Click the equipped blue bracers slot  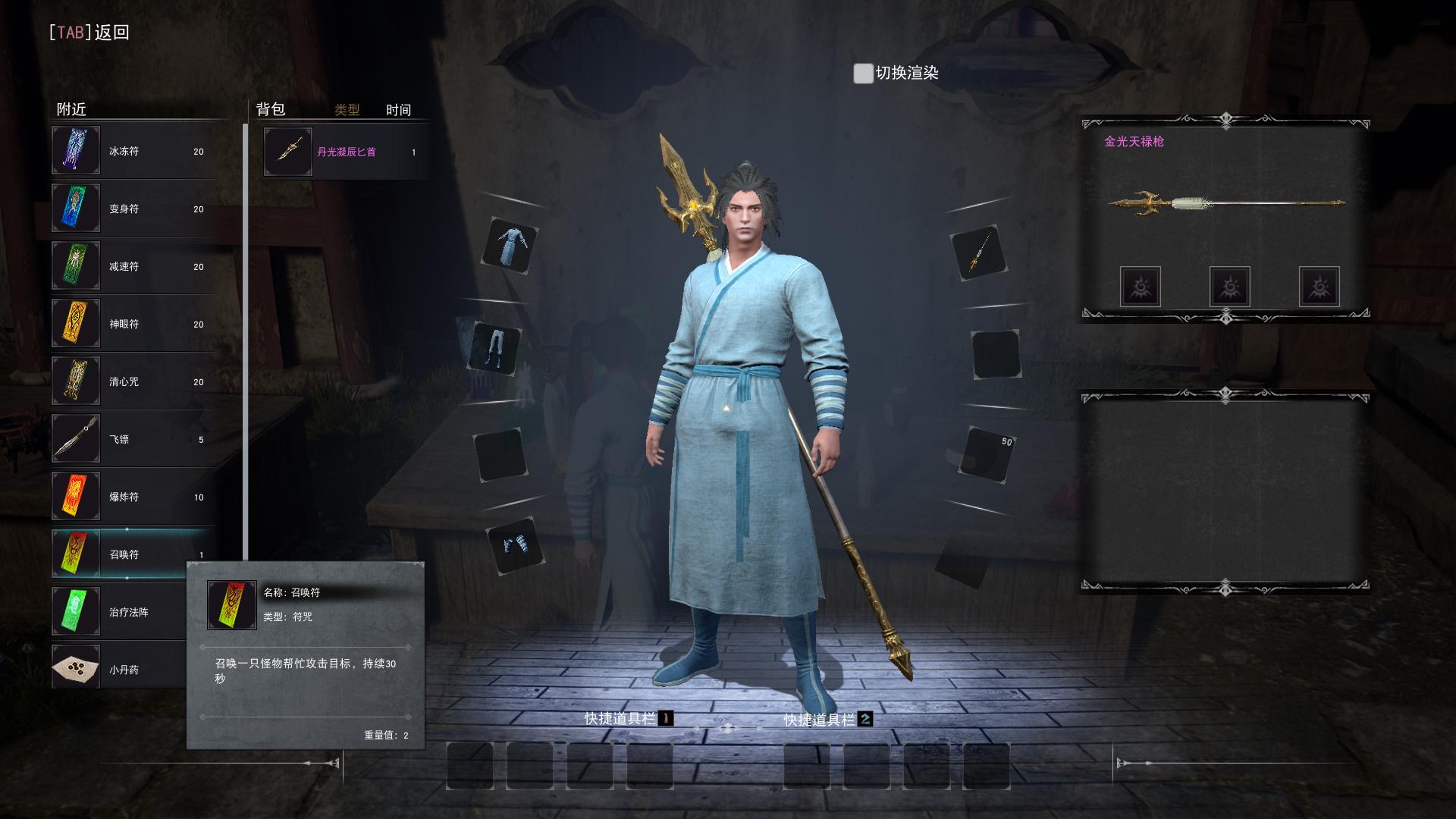(x=516, y=545)
